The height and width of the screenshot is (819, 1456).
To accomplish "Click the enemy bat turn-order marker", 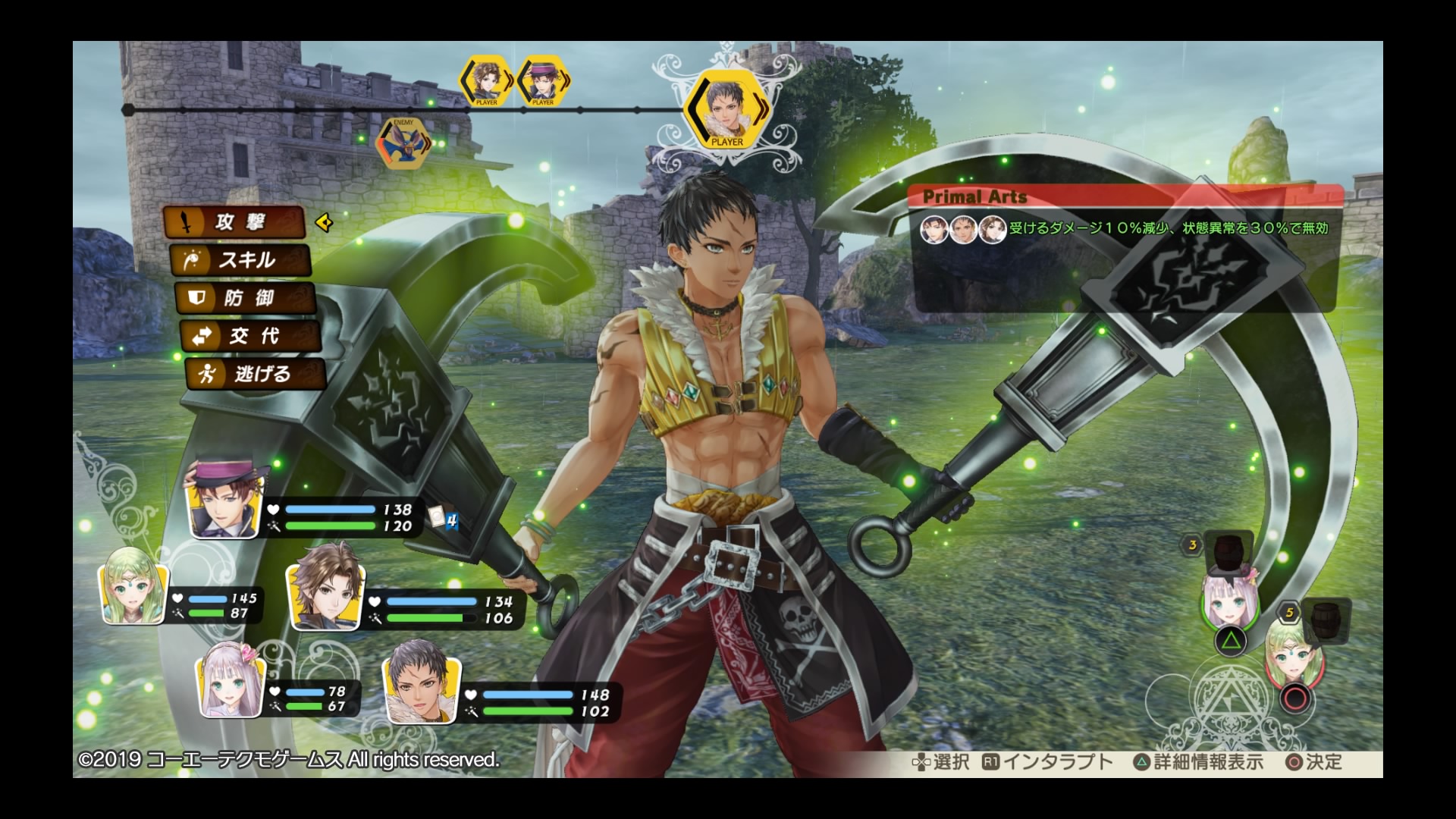I will pyautogui.click(x=401, y=143).
